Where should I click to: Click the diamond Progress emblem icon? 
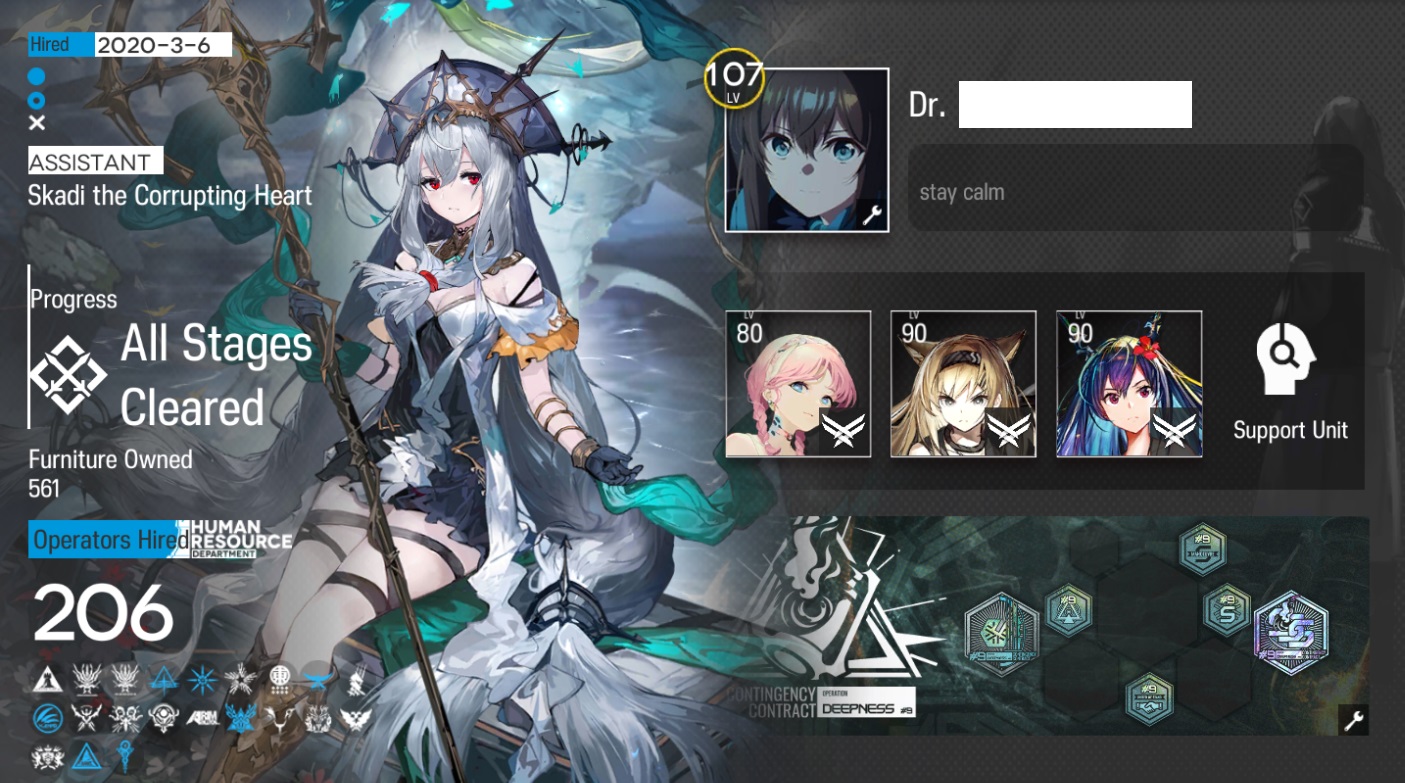68,373
